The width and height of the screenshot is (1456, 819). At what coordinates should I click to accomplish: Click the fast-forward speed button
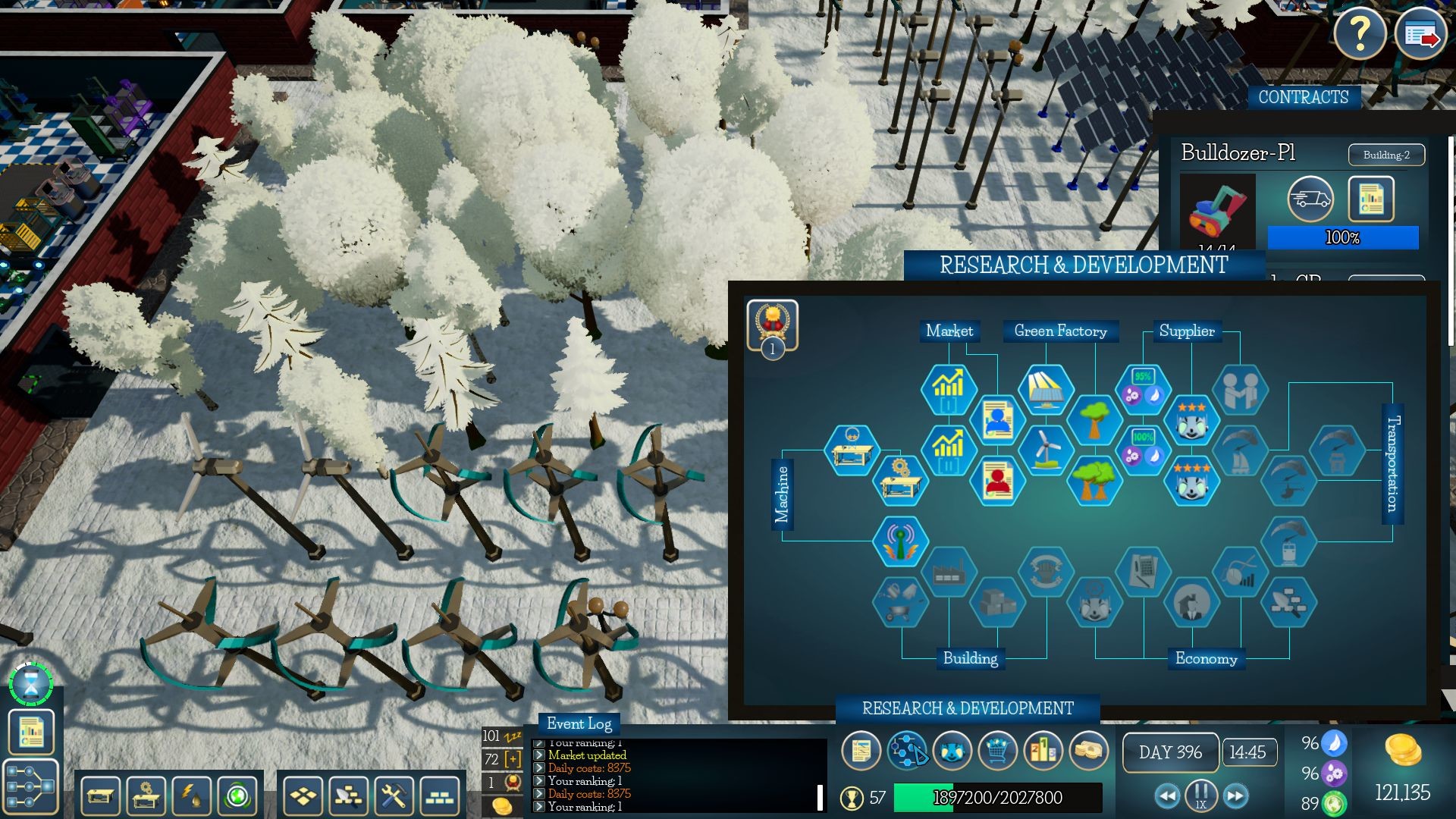[x=1235, y=796]
